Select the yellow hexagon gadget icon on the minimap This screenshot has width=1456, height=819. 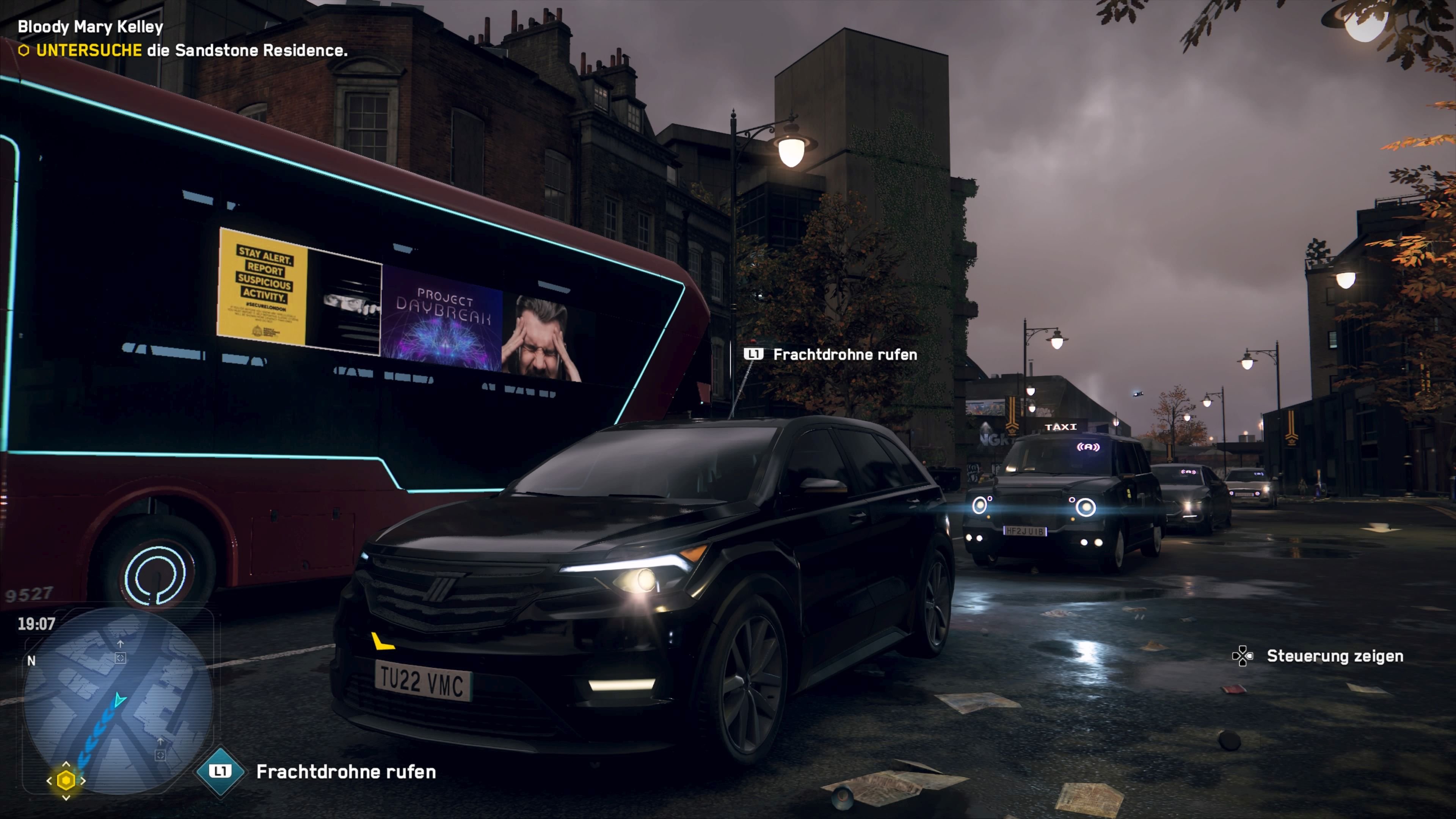click(66, 781)
